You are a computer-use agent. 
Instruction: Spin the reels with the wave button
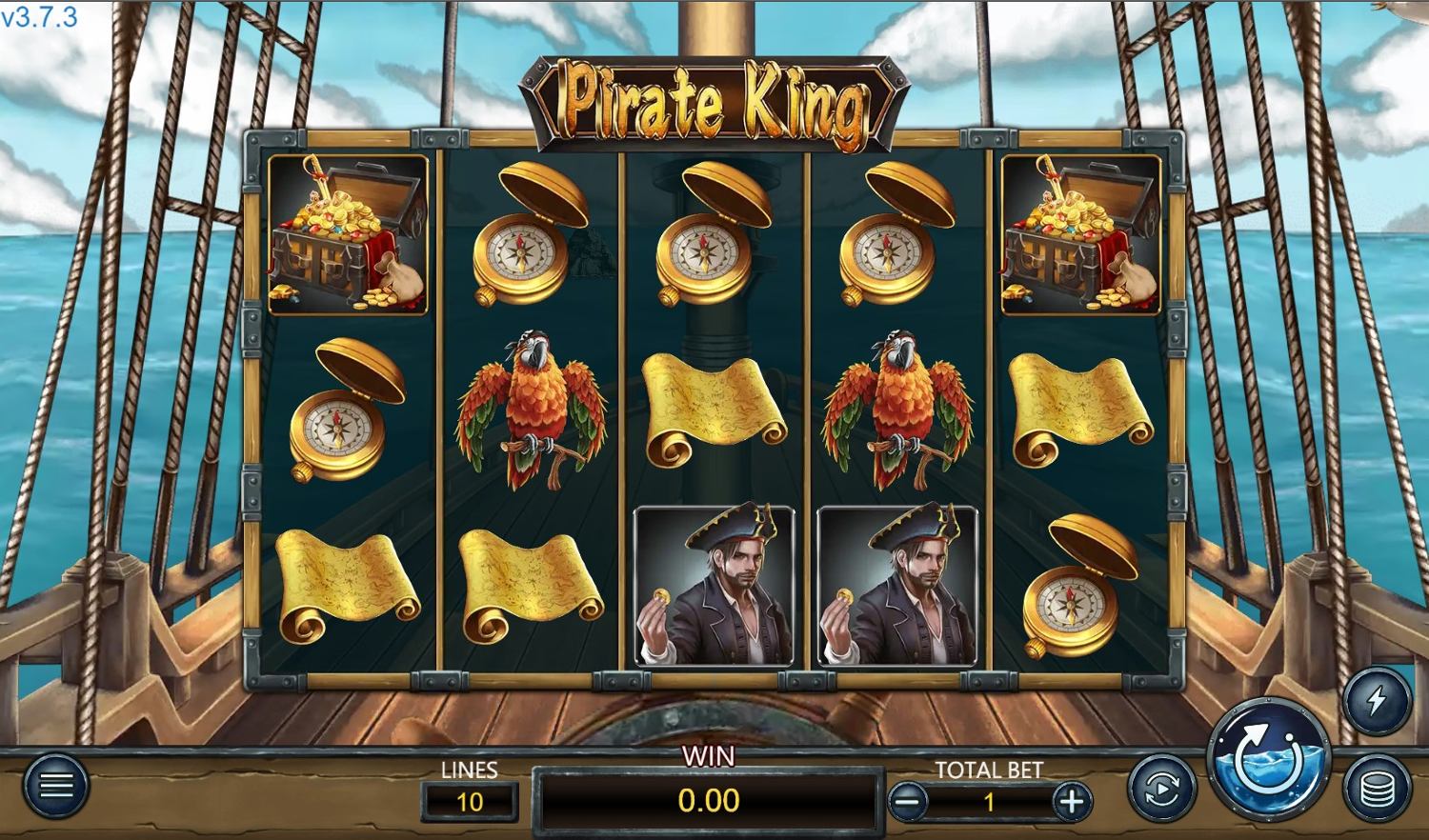[x=1268, y=759]
